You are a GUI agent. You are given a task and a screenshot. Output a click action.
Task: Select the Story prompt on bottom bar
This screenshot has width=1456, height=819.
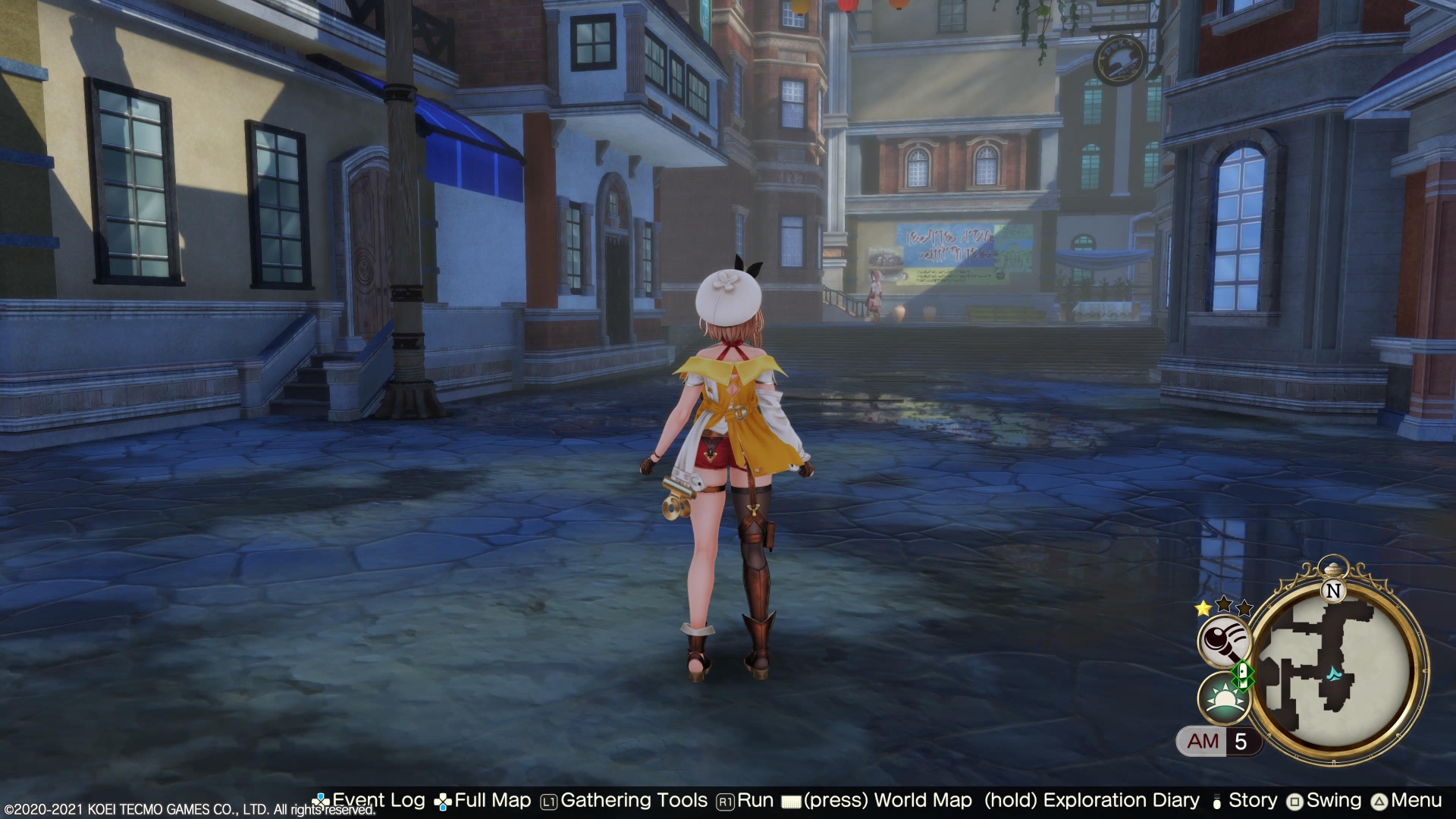(x=1252, y=801)
